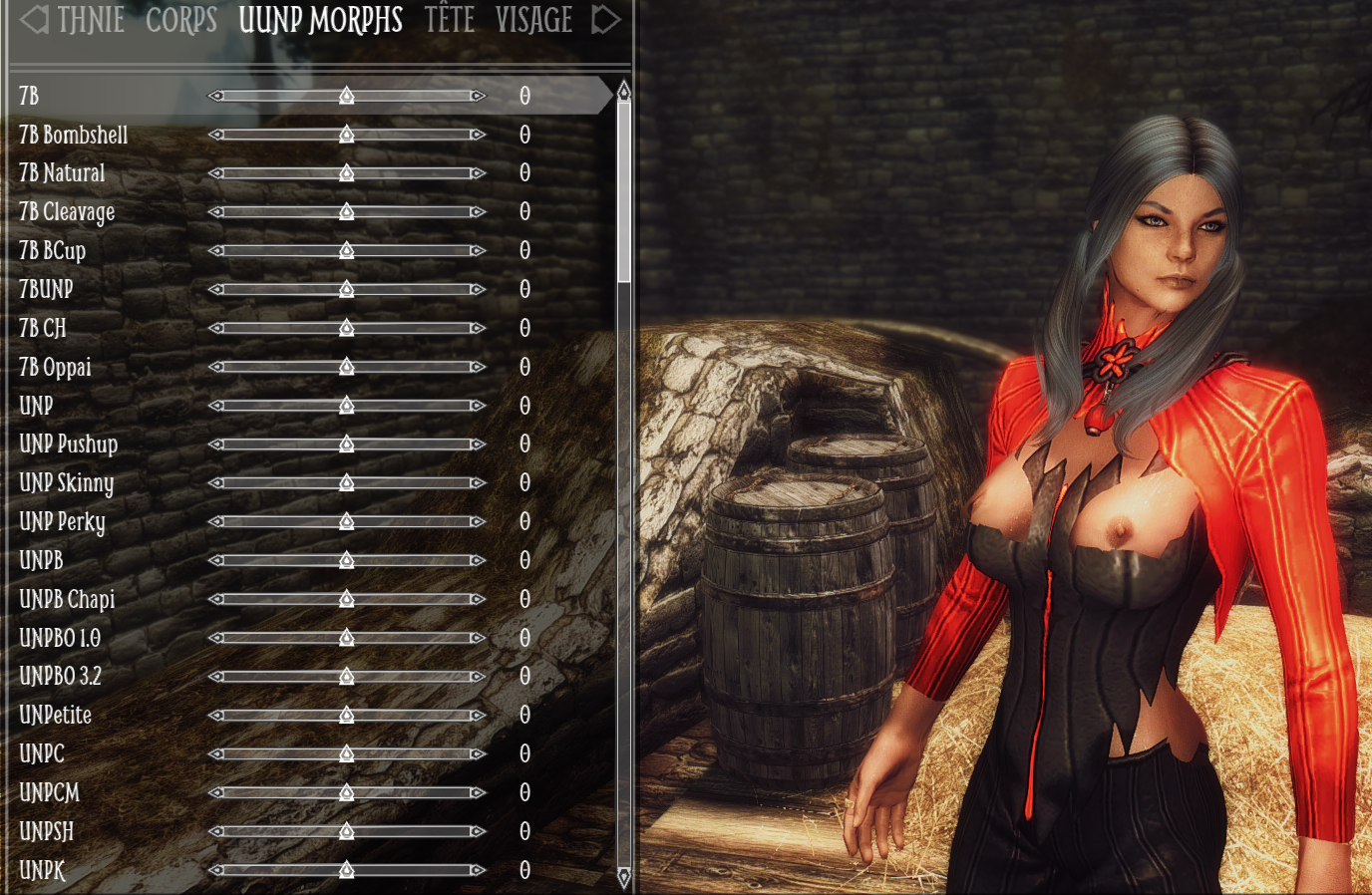Decrease UNPB Chapi using its left arrow
Screen dimensions: 1372x895
215,599
